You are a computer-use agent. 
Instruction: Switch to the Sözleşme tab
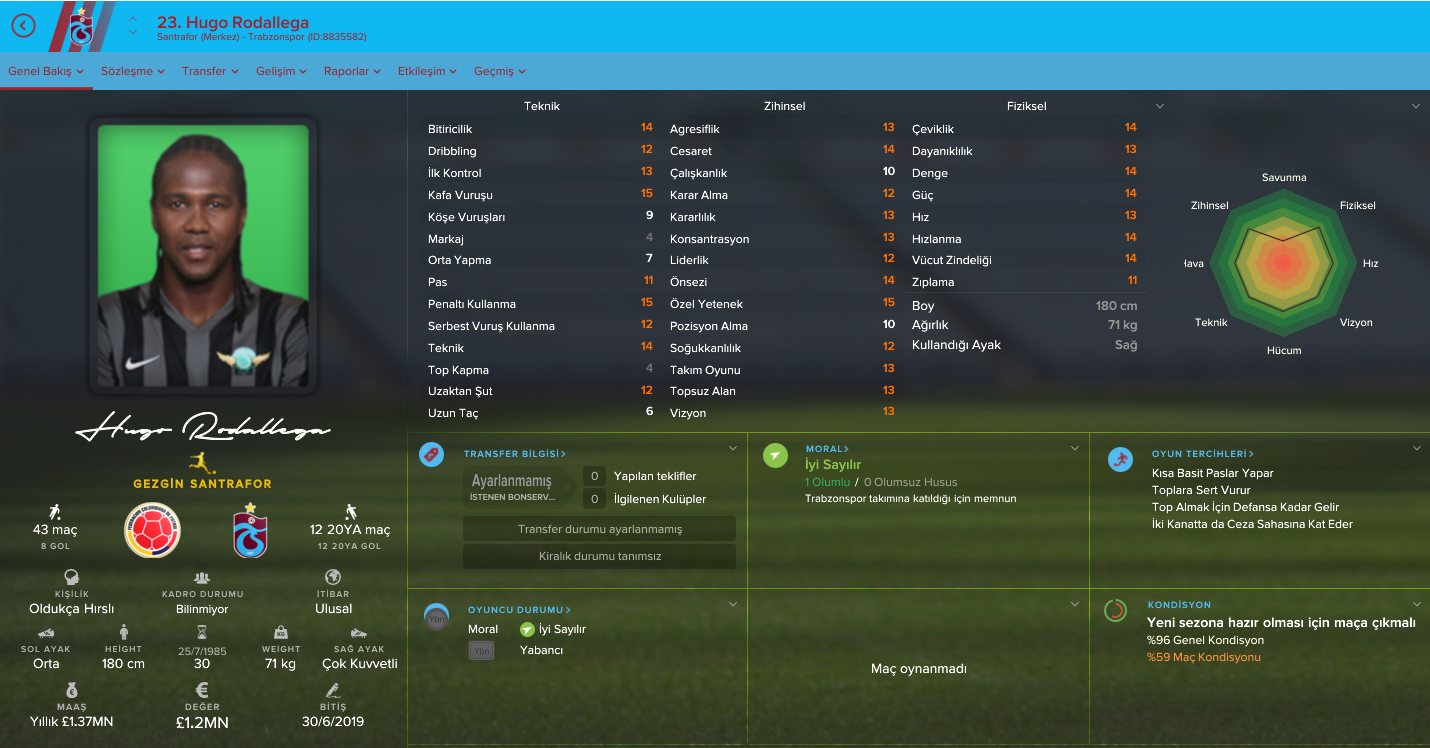click(125, 71)
